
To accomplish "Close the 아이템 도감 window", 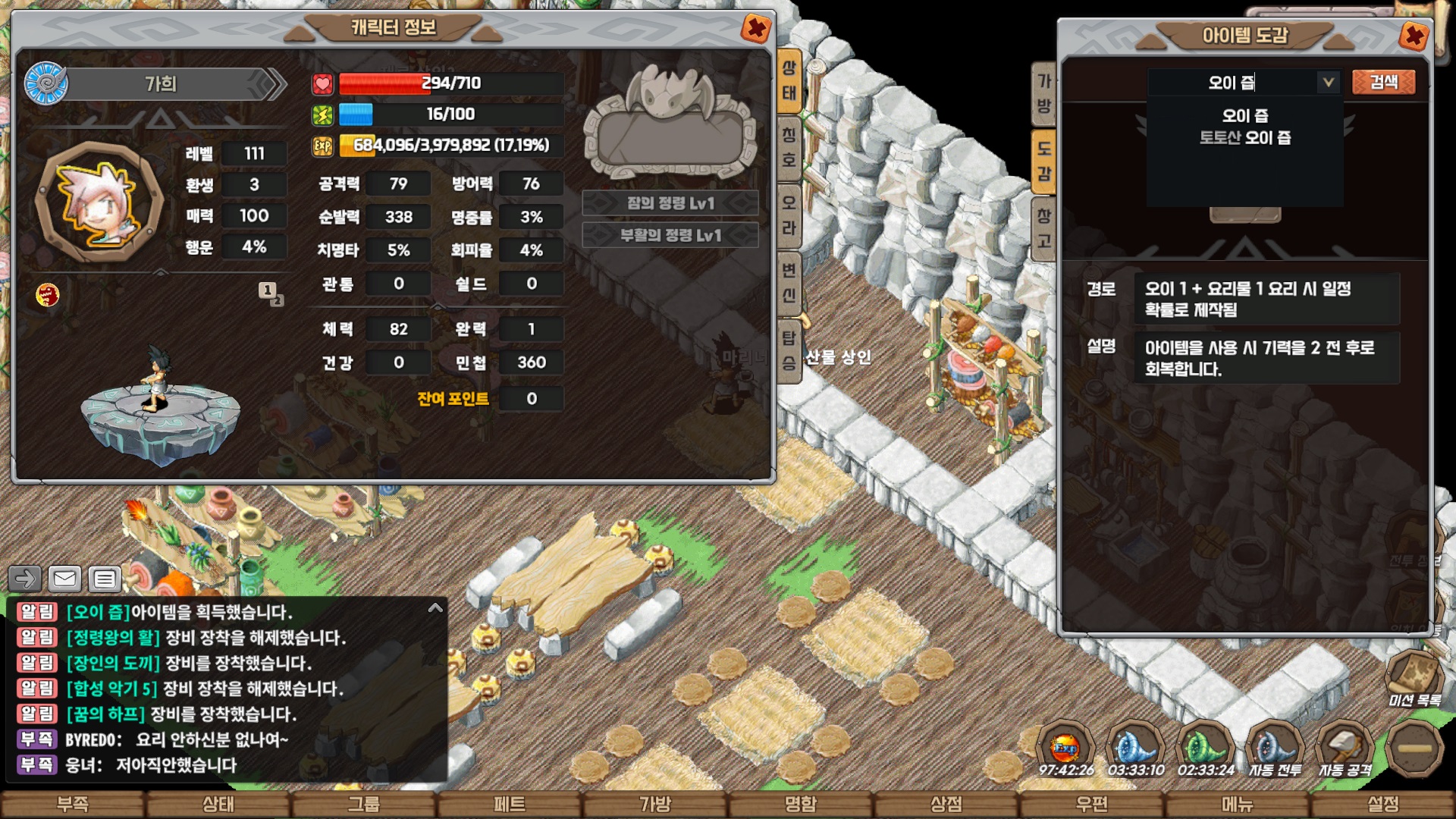I will (1414, 36).
